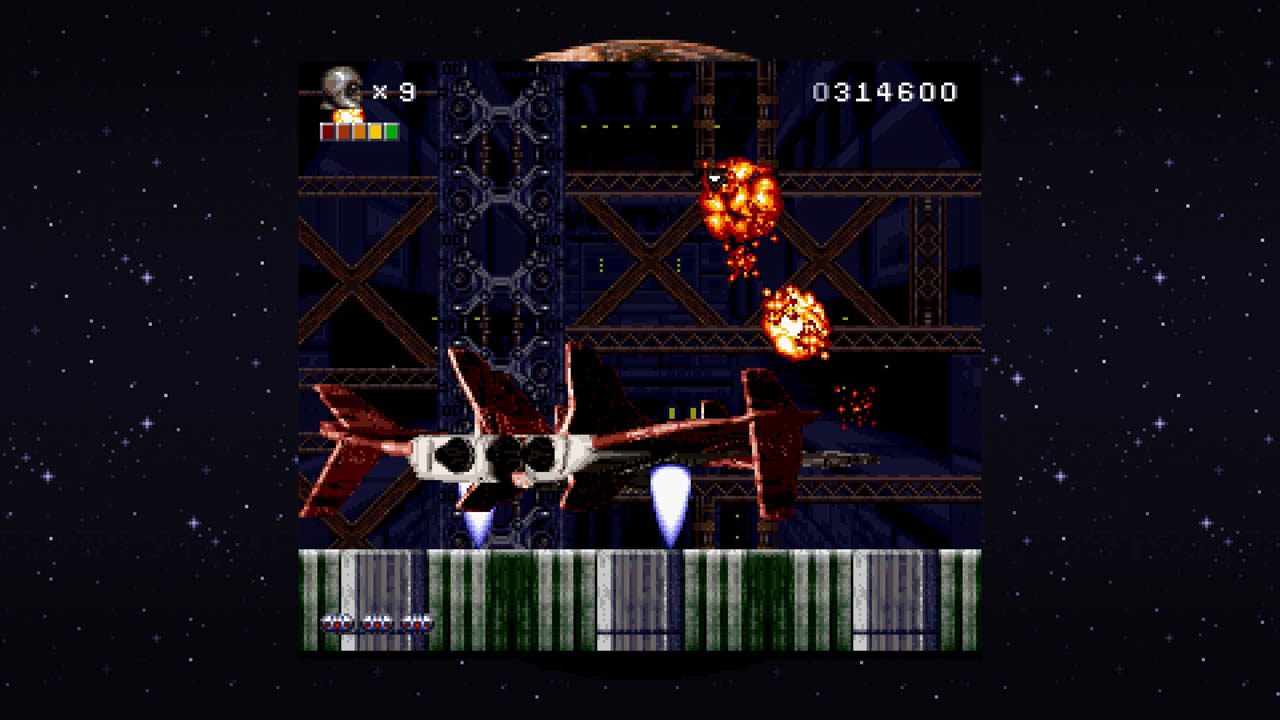Click the rightmost pod sprite at the bottom

[x=416, y=622]
